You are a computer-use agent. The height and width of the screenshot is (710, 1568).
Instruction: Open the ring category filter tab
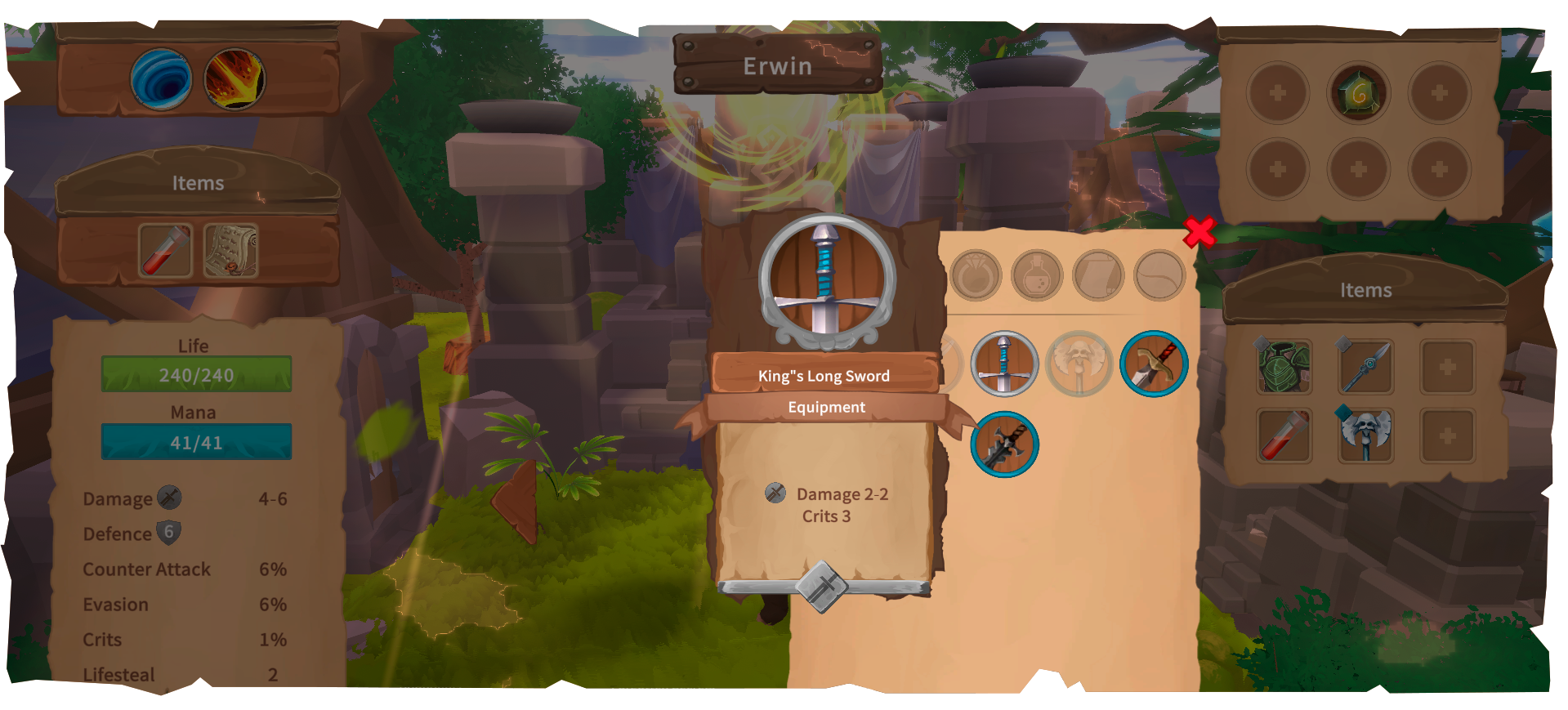pyautogui.click(x=977, y=275)
